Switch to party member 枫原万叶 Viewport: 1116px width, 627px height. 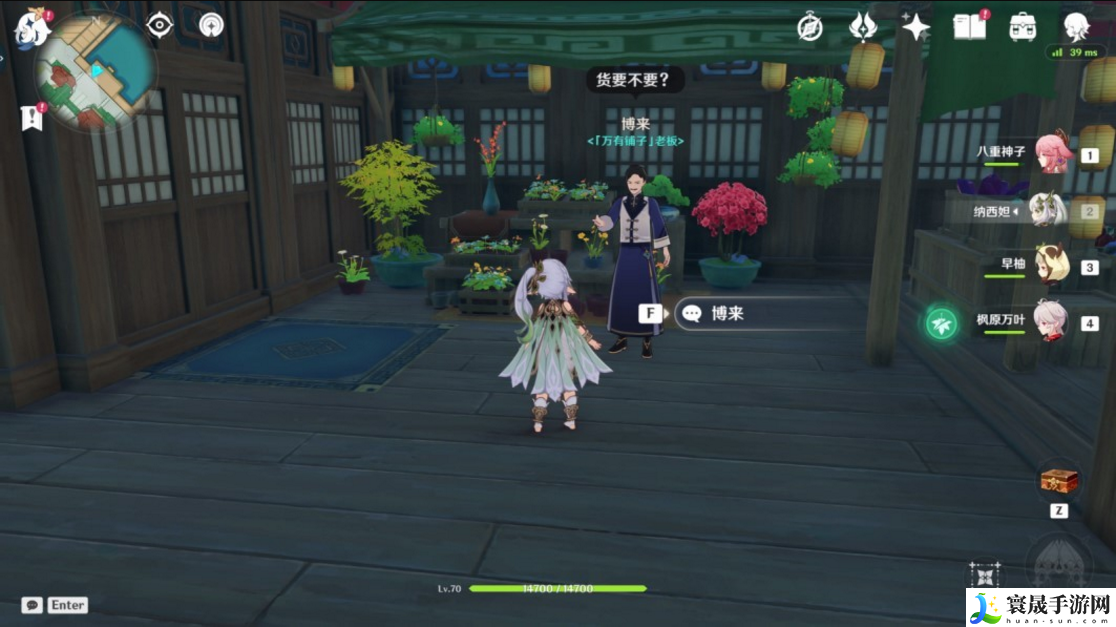[1048, 322]
